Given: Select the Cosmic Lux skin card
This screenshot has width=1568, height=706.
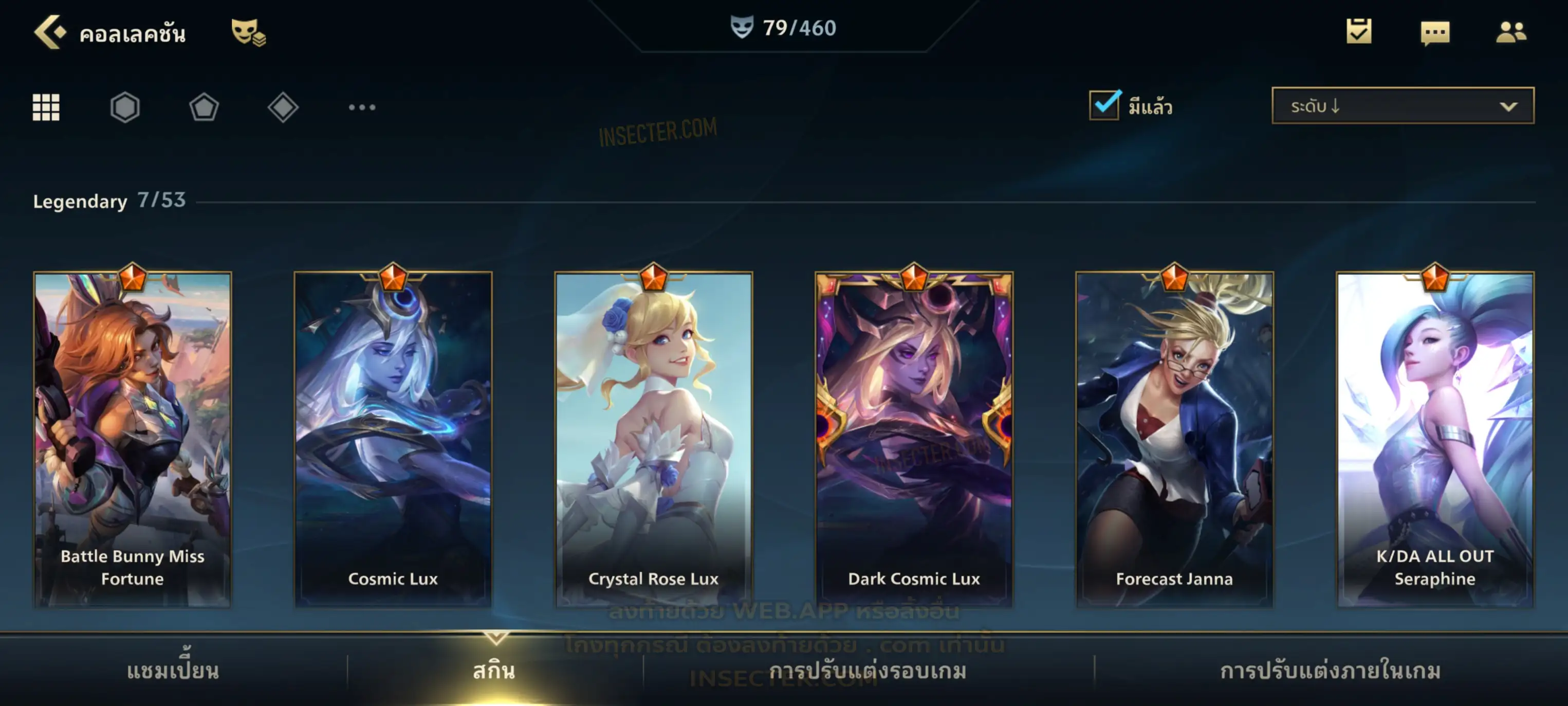Looking at the screenshot, I should click(x=393, y=439).
